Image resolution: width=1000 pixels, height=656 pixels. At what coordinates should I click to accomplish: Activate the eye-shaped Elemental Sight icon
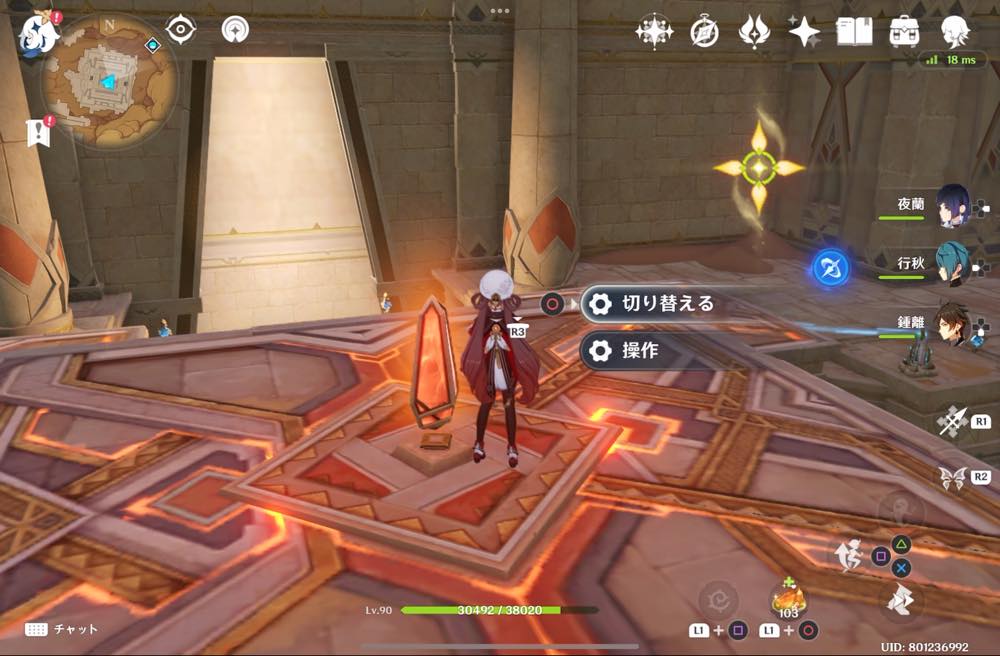181,29
